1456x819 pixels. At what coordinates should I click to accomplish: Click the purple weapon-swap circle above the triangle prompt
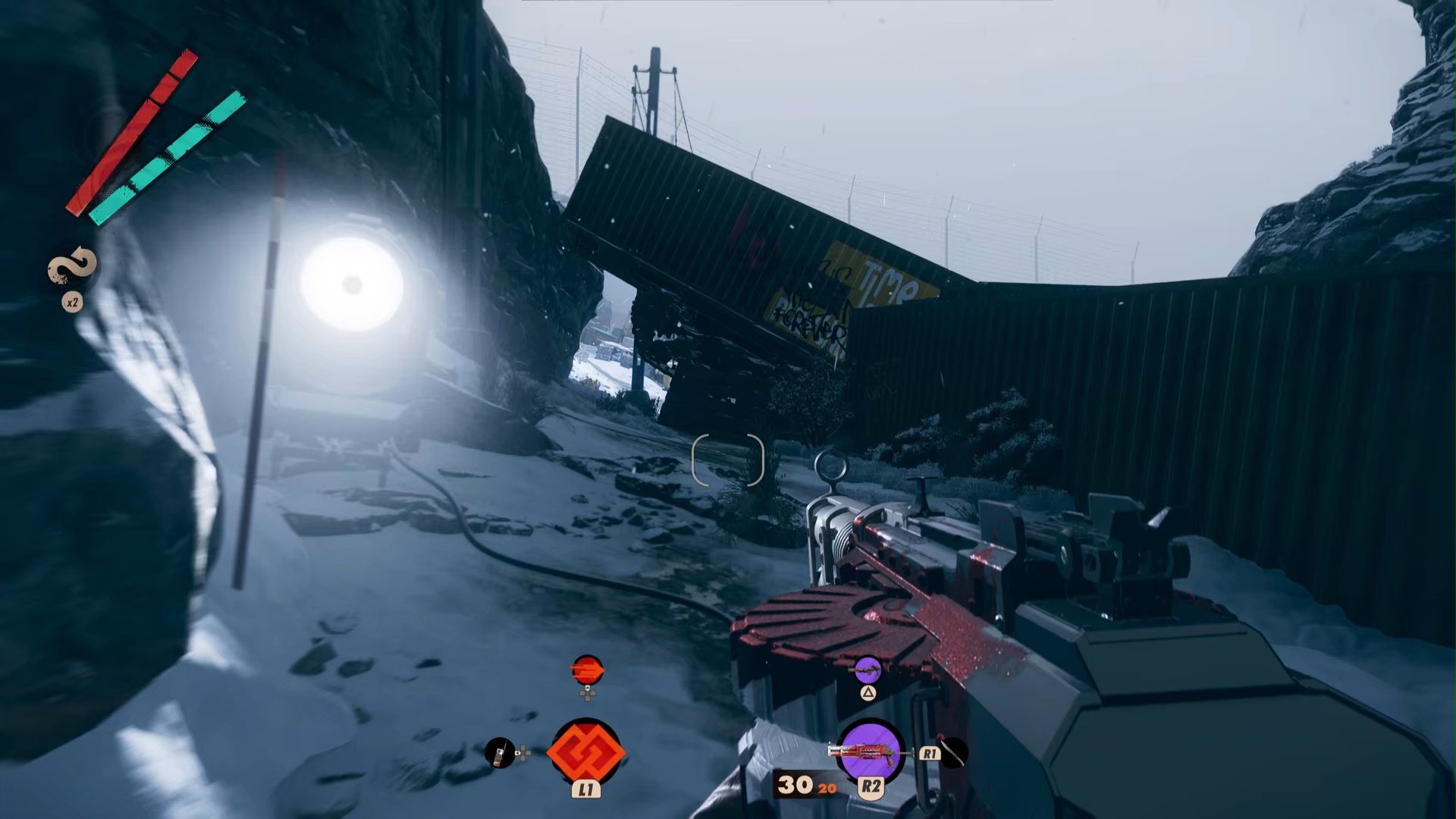point(868,670)
